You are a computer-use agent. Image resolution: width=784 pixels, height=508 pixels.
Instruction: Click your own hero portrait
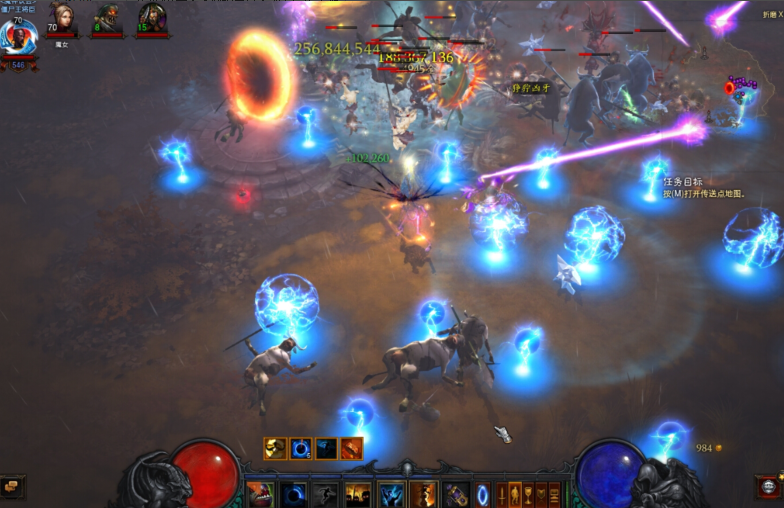pos(18,37)
